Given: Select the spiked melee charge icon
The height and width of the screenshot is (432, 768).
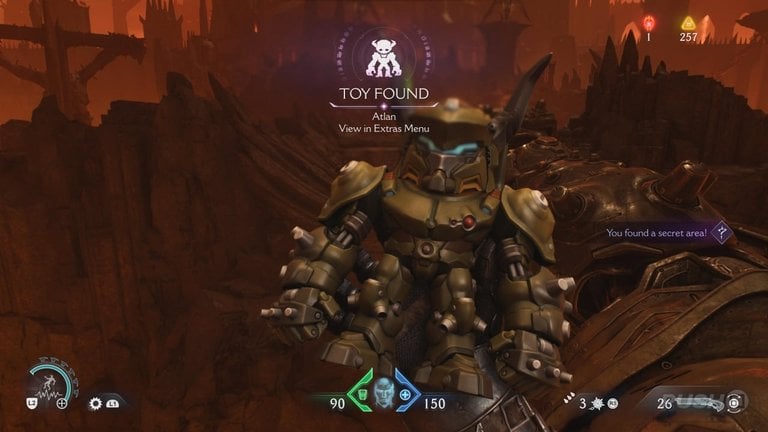Looking at the screenshot, I should 599,403.
